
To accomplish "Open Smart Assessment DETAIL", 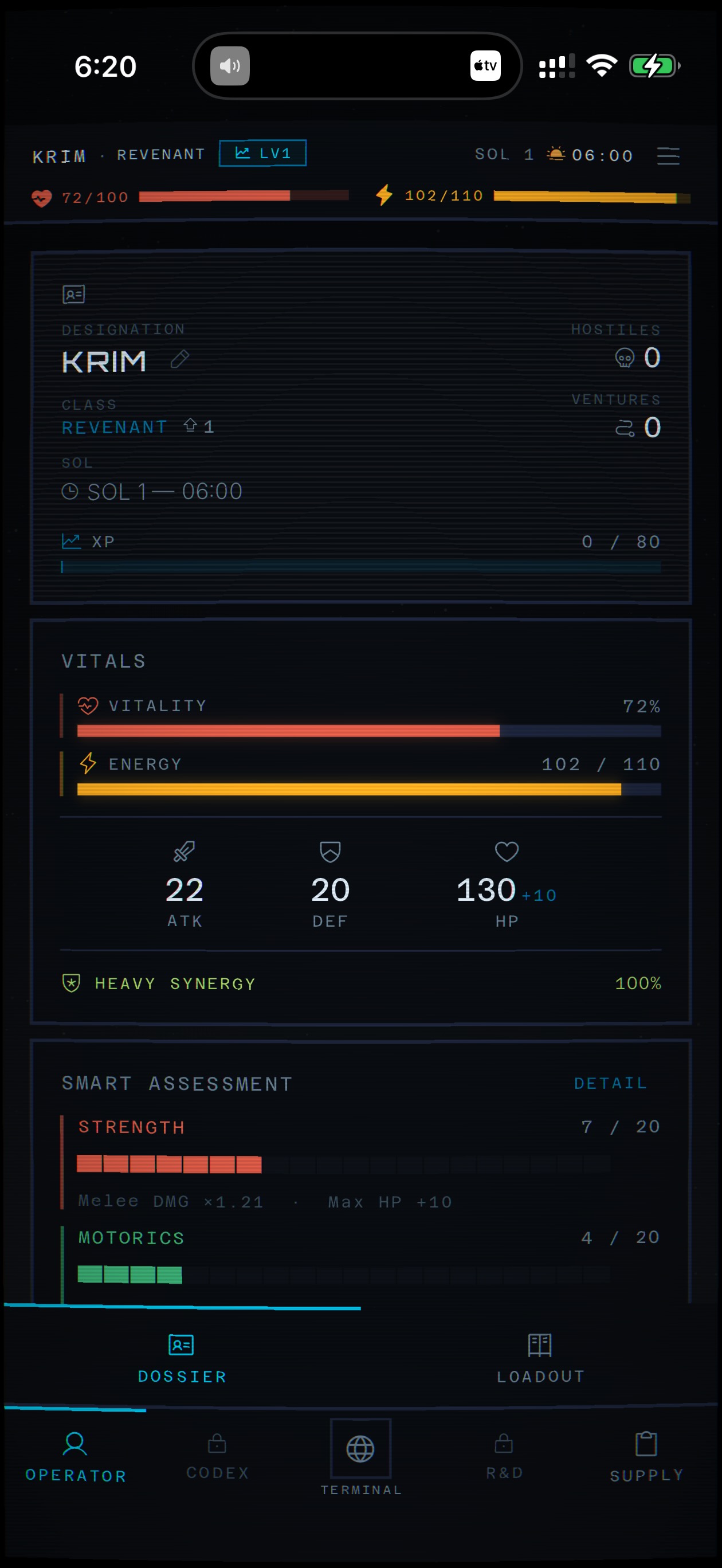I will click(x=610, y=1083).
